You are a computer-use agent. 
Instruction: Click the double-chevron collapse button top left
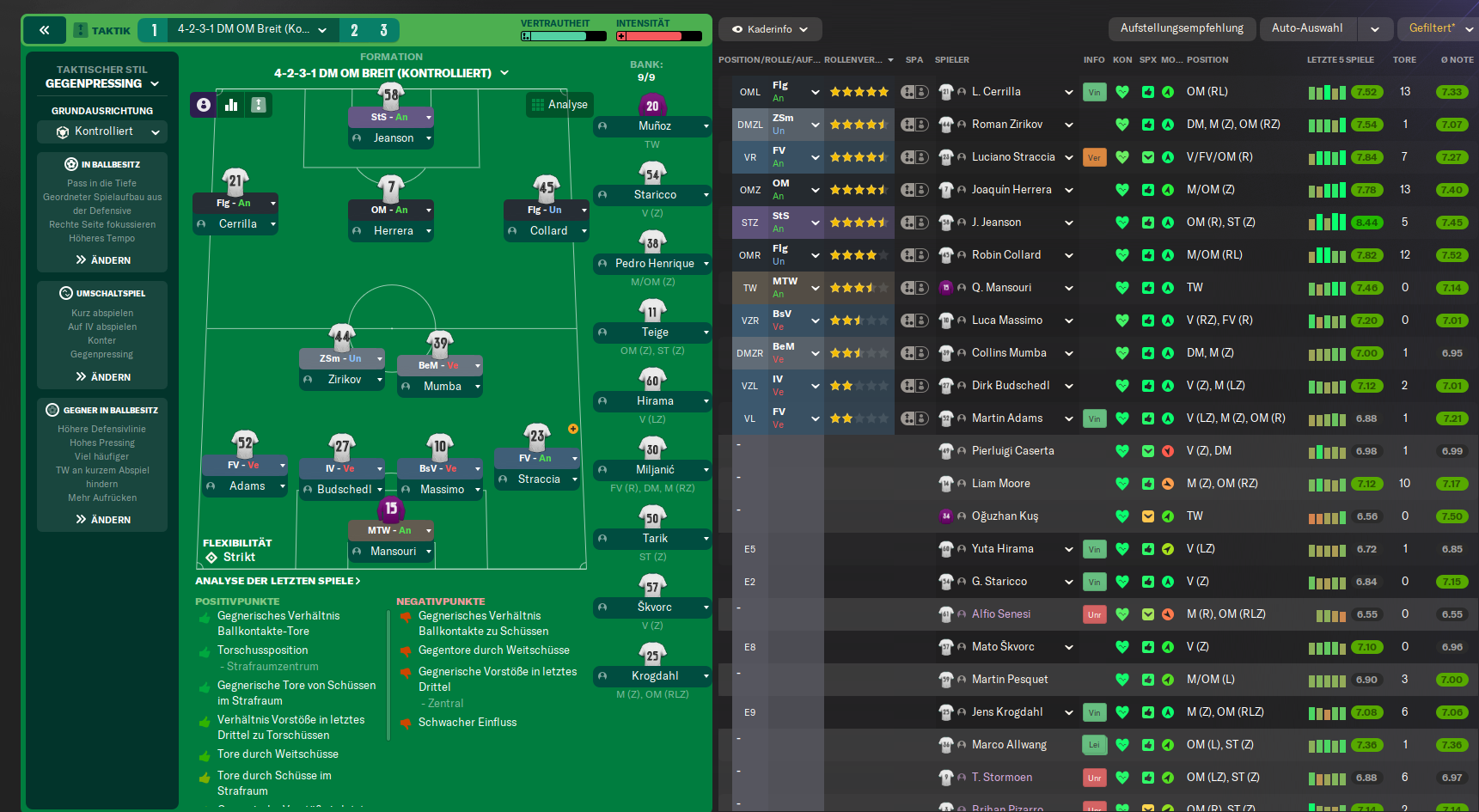click(44, 29)
